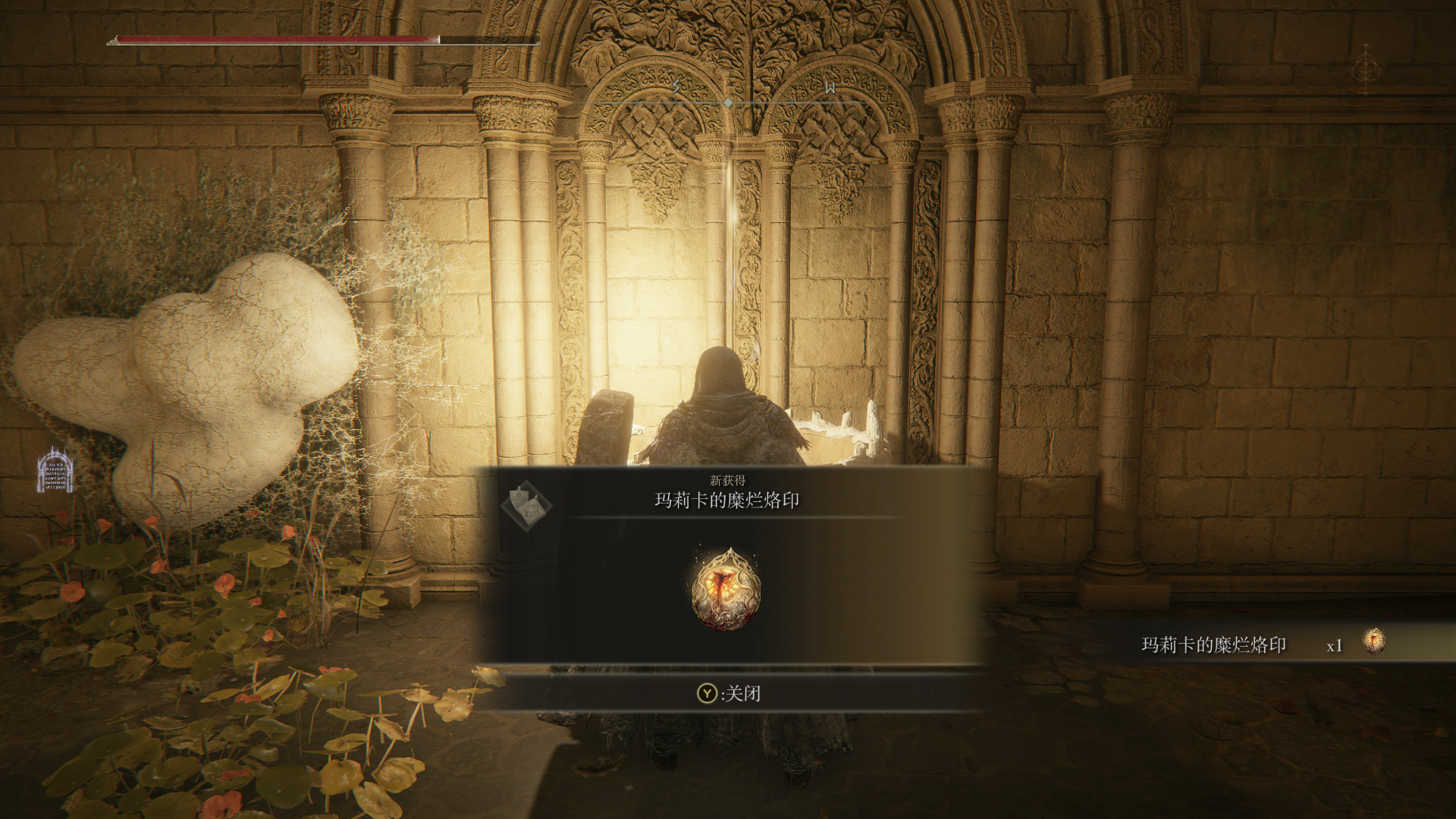Viewport: 1456px width, 819px height.
Task: Click the item category icon in popup header
Action: (526, 505)
